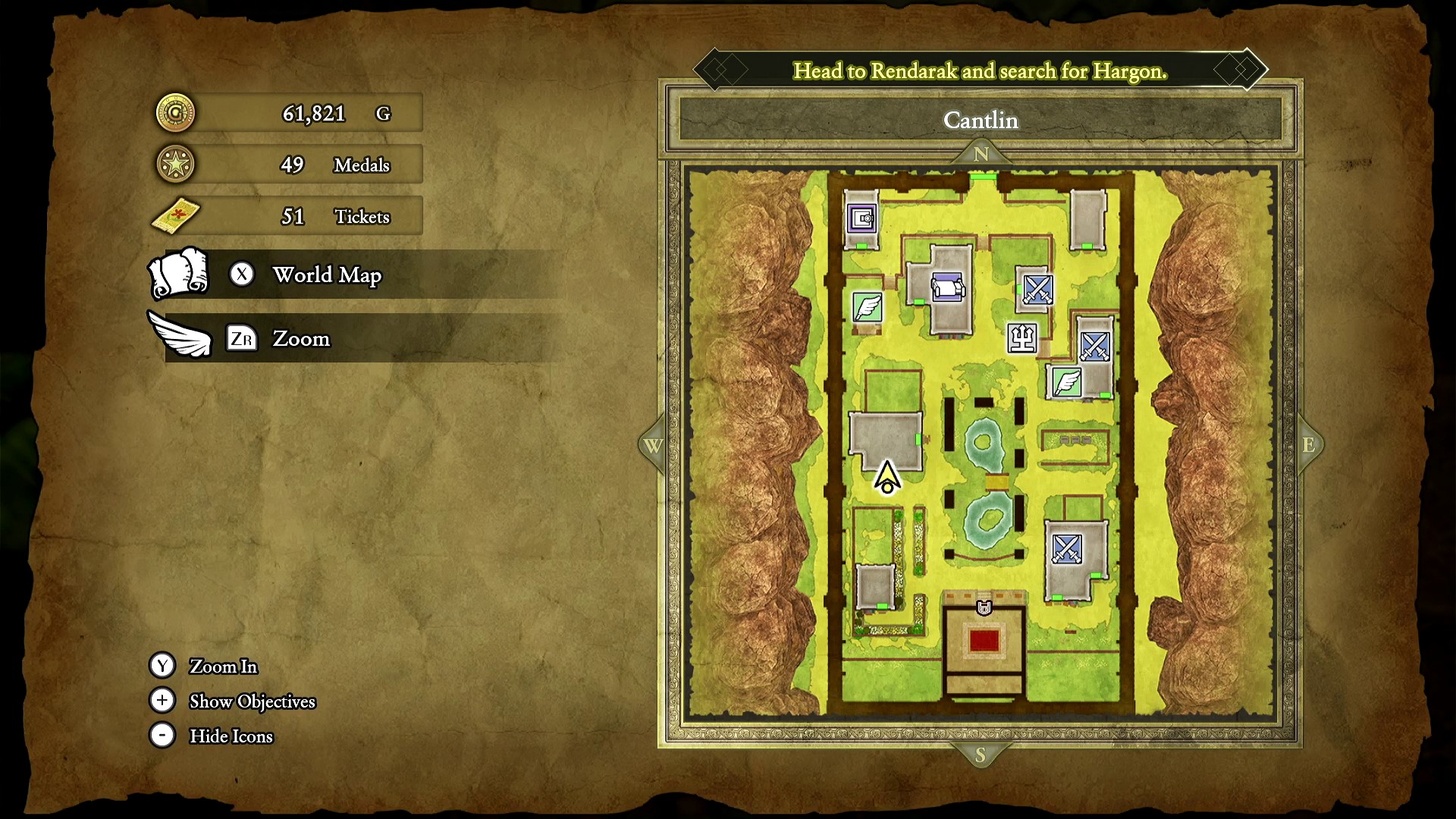1456x819 pixels.
Task: Toggle Hide Icons on the map
Action: coord(231,736)
